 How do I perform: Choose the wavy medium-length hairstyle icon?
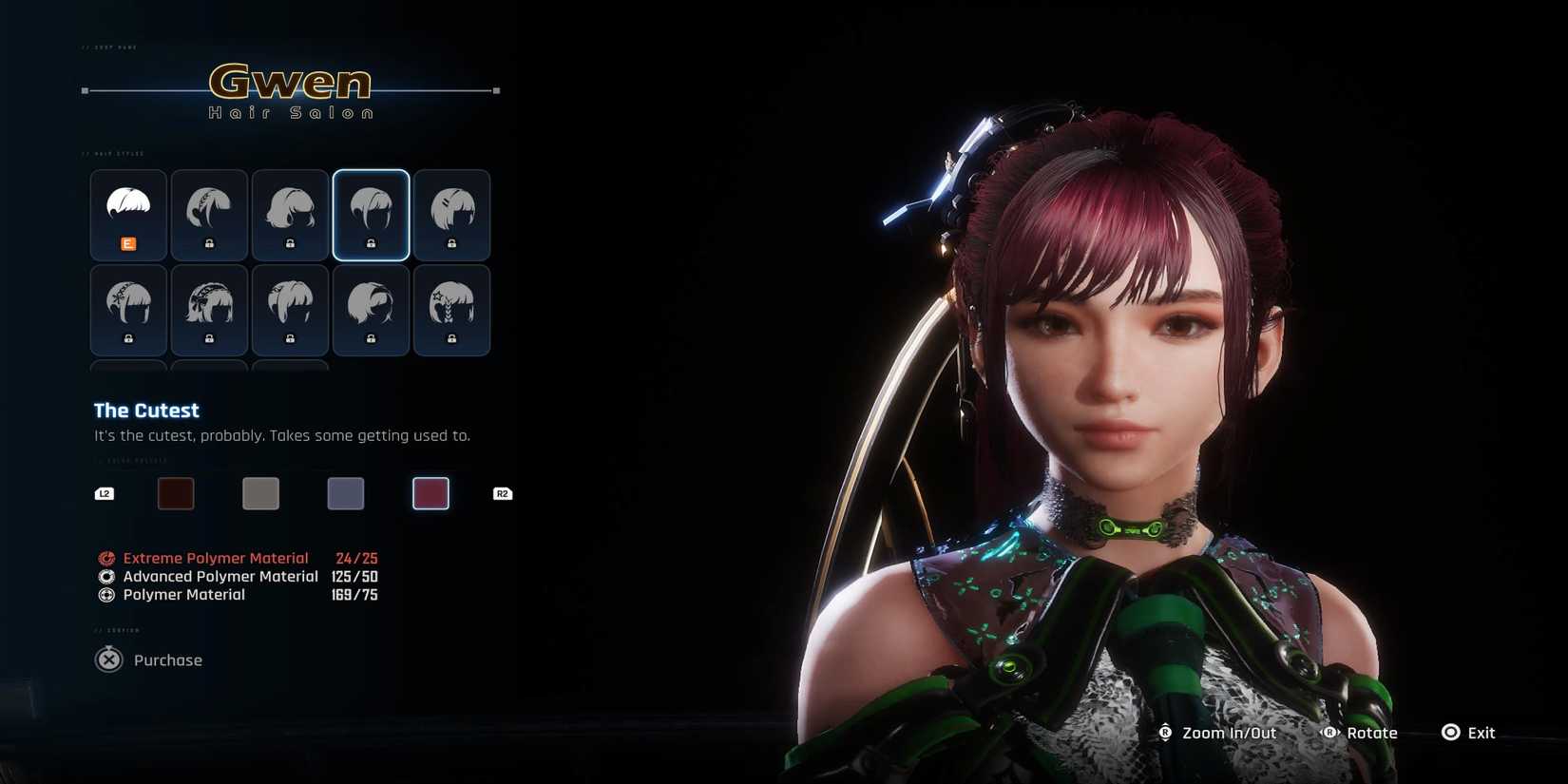coord(290,214)
